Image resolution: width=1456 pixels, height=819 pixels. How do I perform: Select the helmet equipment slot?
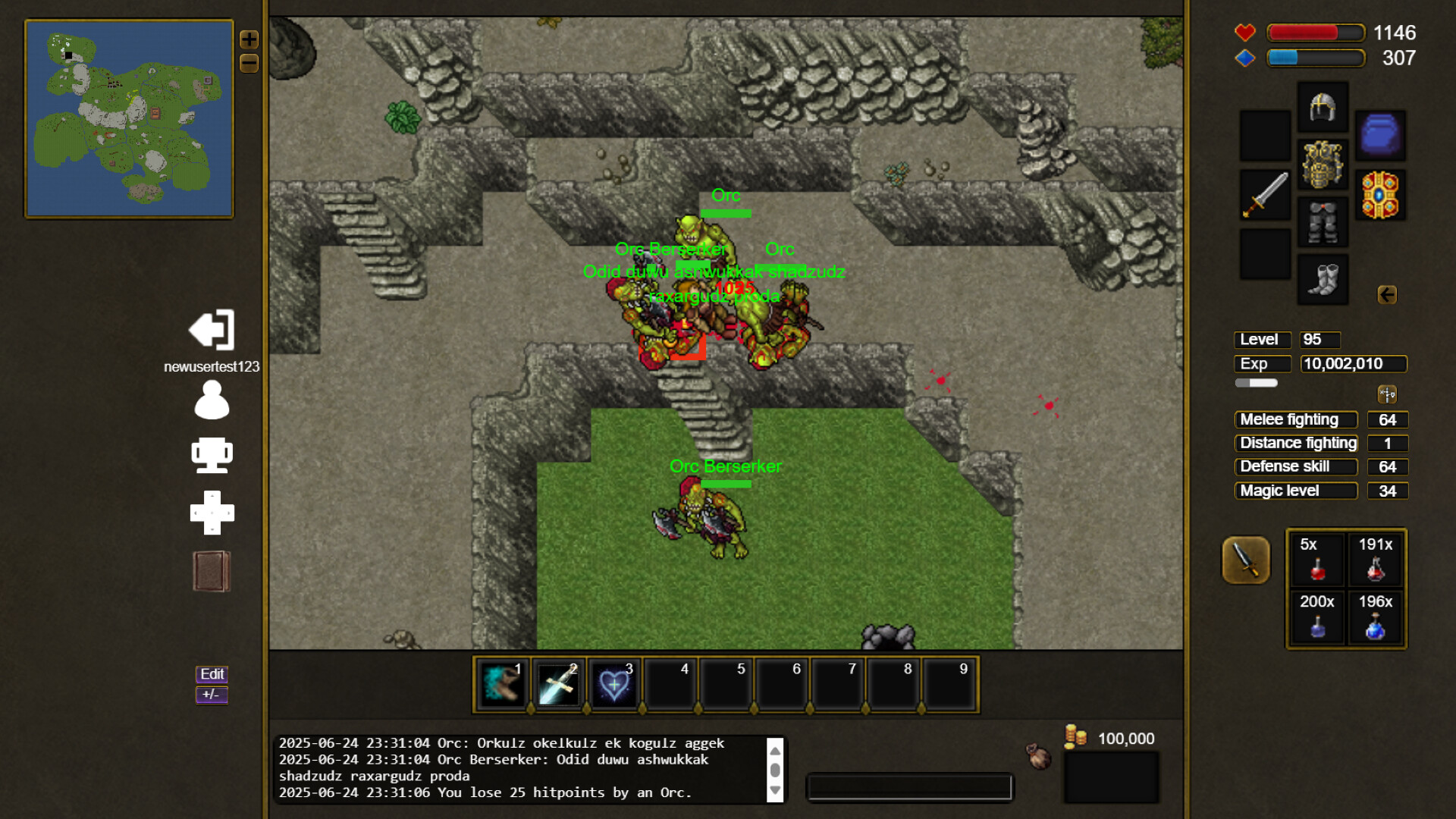coord(1322,106)
